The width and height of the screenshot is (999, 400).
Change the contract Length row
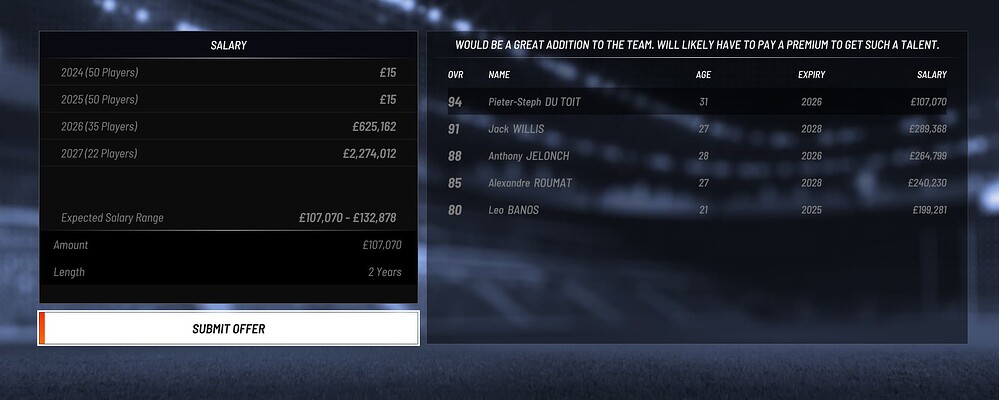point(228,272)
